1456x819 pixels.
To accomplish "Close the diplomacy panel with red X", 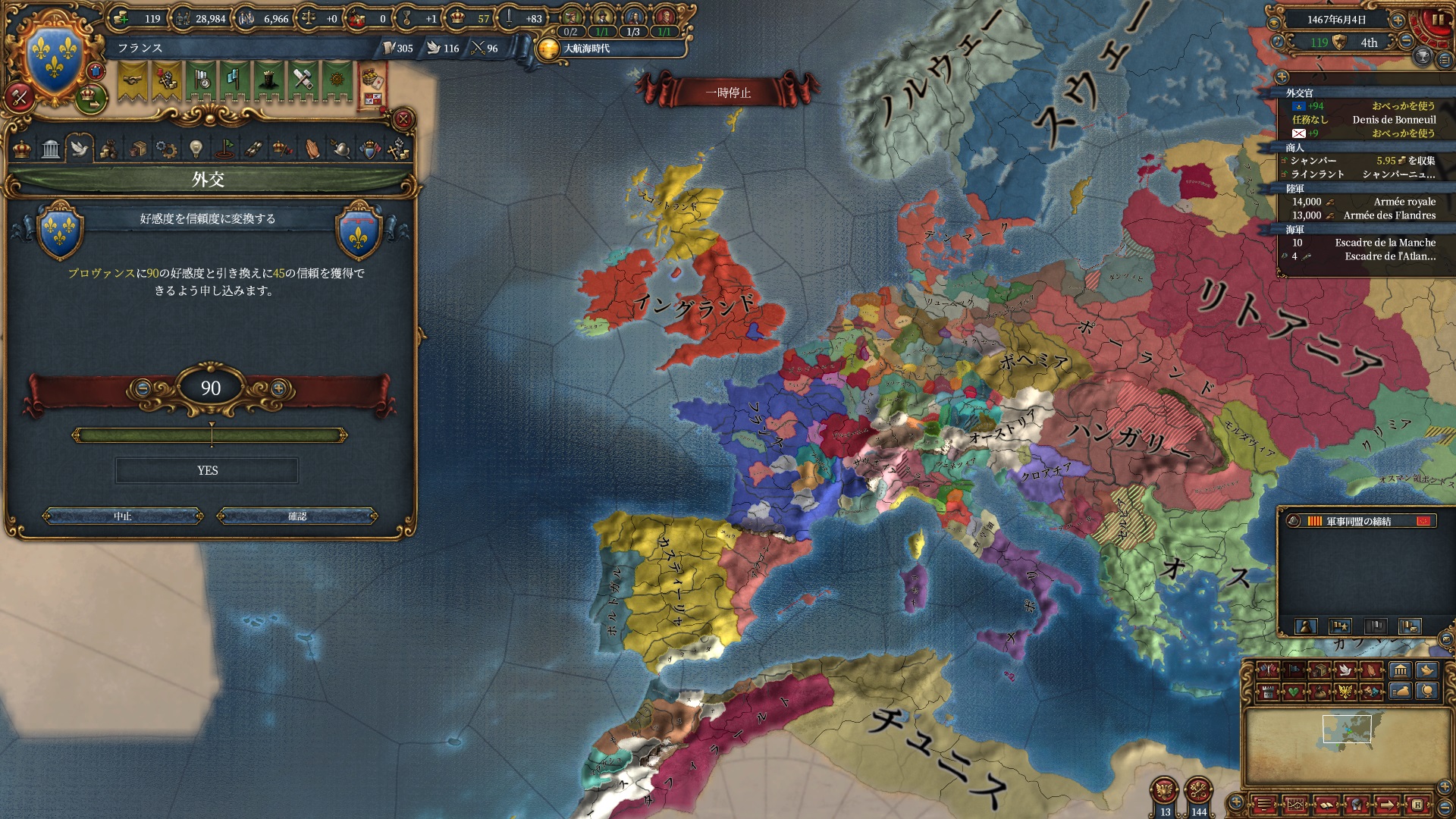I will [x=404, y=119].
